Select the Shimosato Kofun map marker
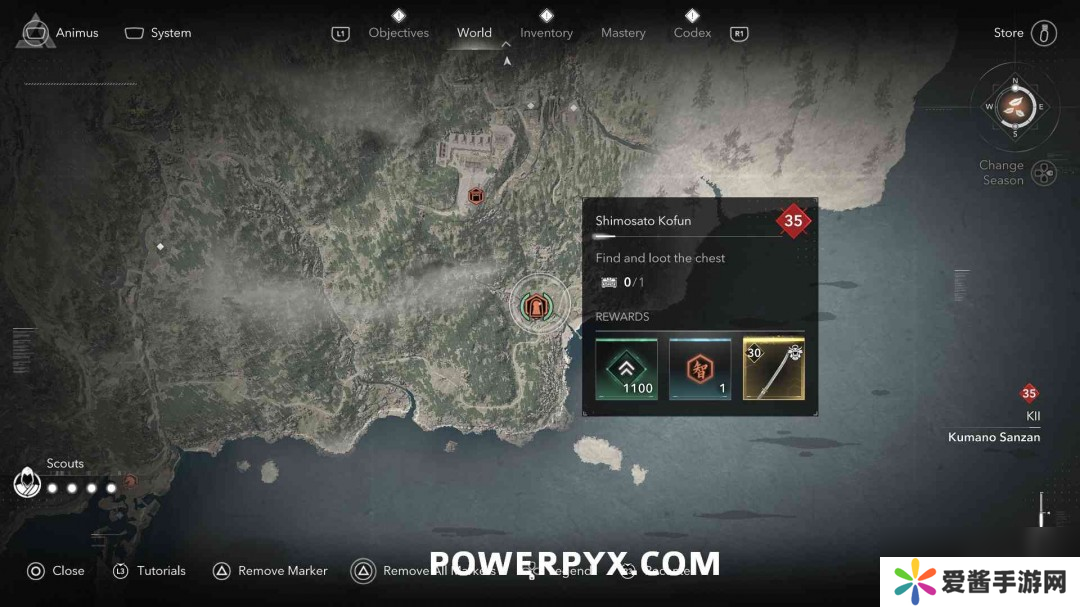This screenshot has width=1080, height=607. coord(536,306)
